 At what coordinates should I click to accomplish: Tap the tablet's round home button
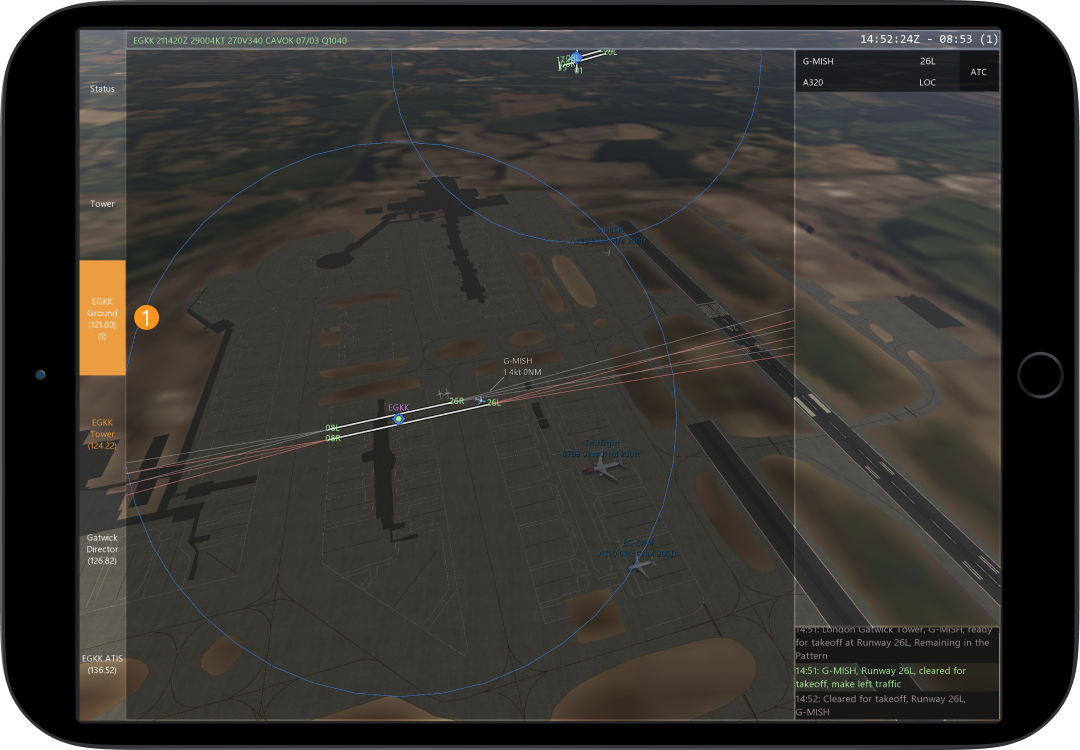pos(1040,375)
